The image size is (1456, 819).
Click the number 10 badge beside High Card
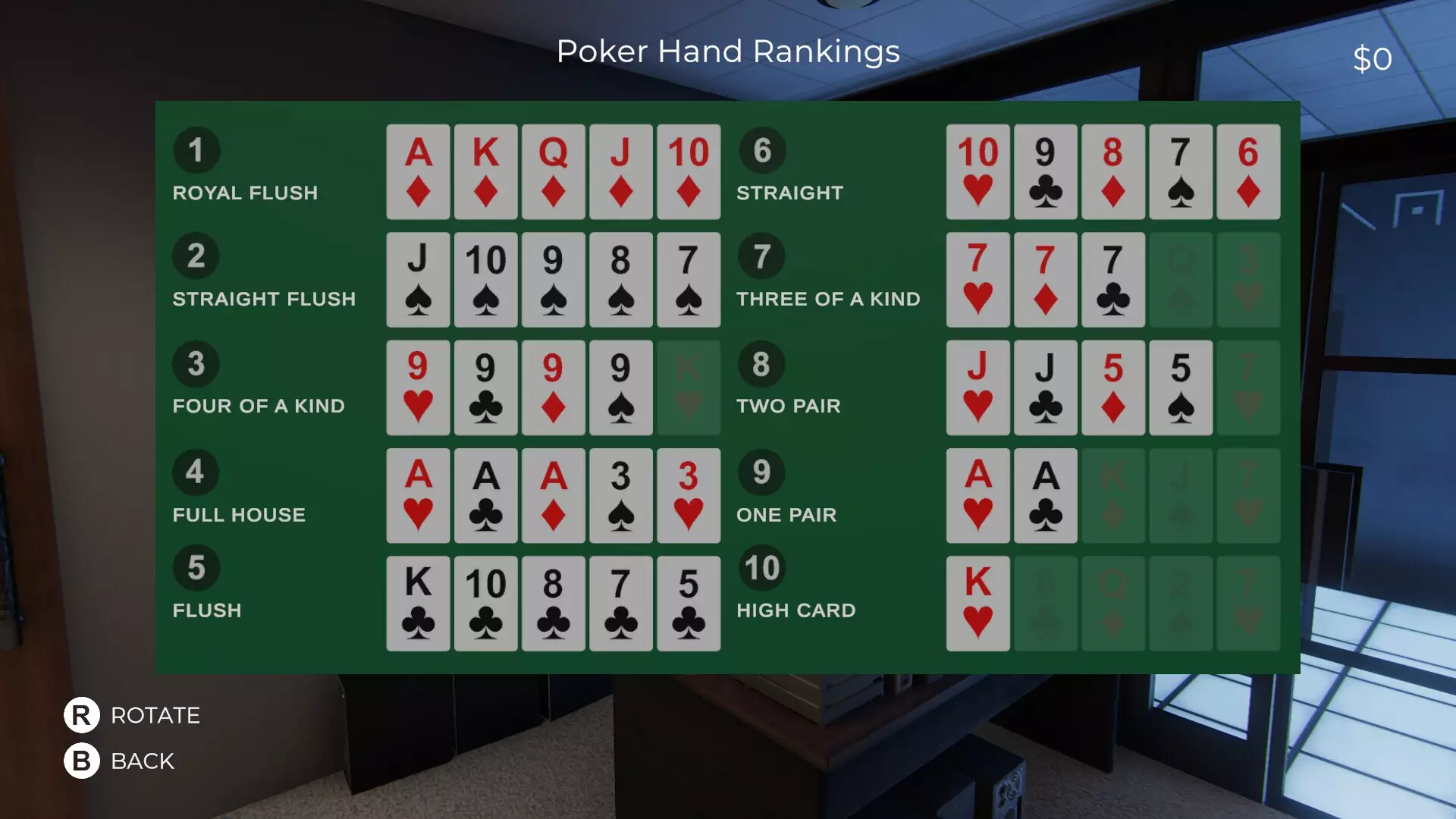(761, 567)
